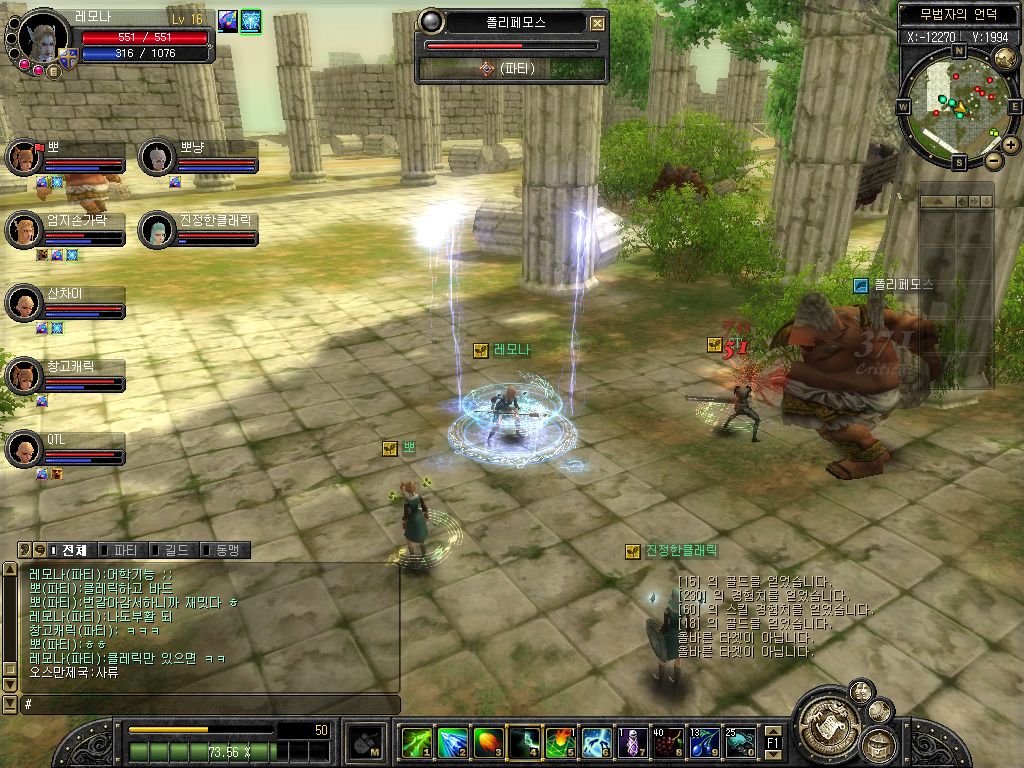
Task: Close the 폴리페모스 target window
Action: 597,23
